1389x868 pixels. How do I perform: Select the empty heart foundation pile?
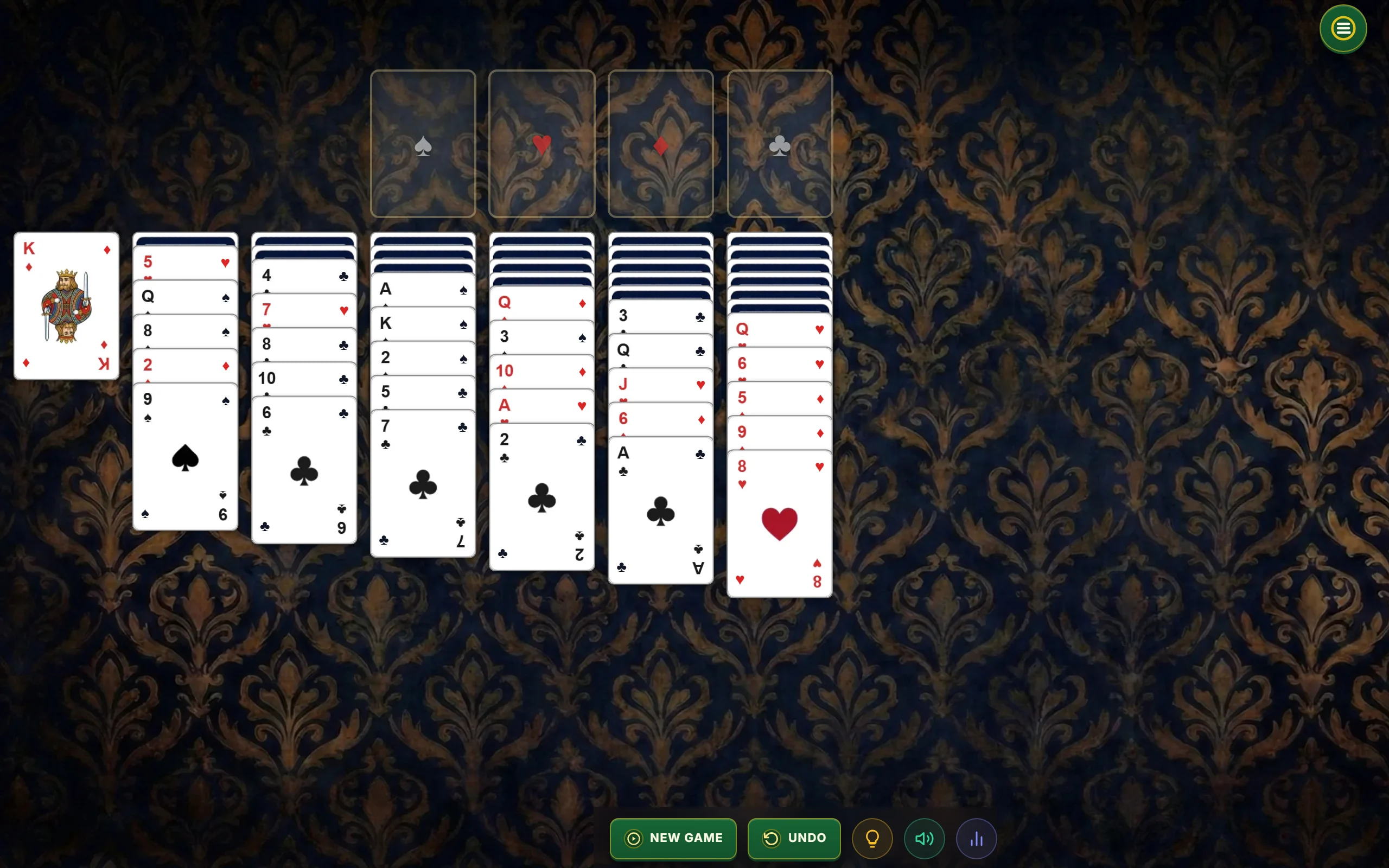pos(542,144)
